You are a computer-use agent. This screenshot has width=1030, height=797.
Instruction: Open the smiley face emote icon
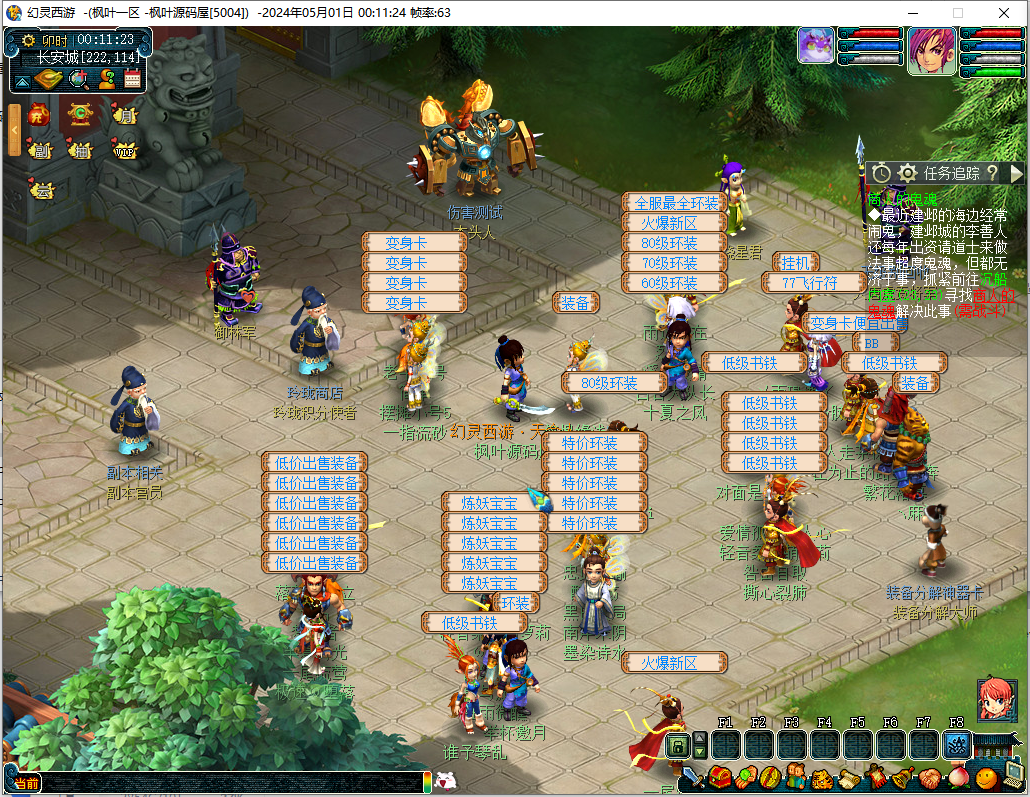pos(986,777)
